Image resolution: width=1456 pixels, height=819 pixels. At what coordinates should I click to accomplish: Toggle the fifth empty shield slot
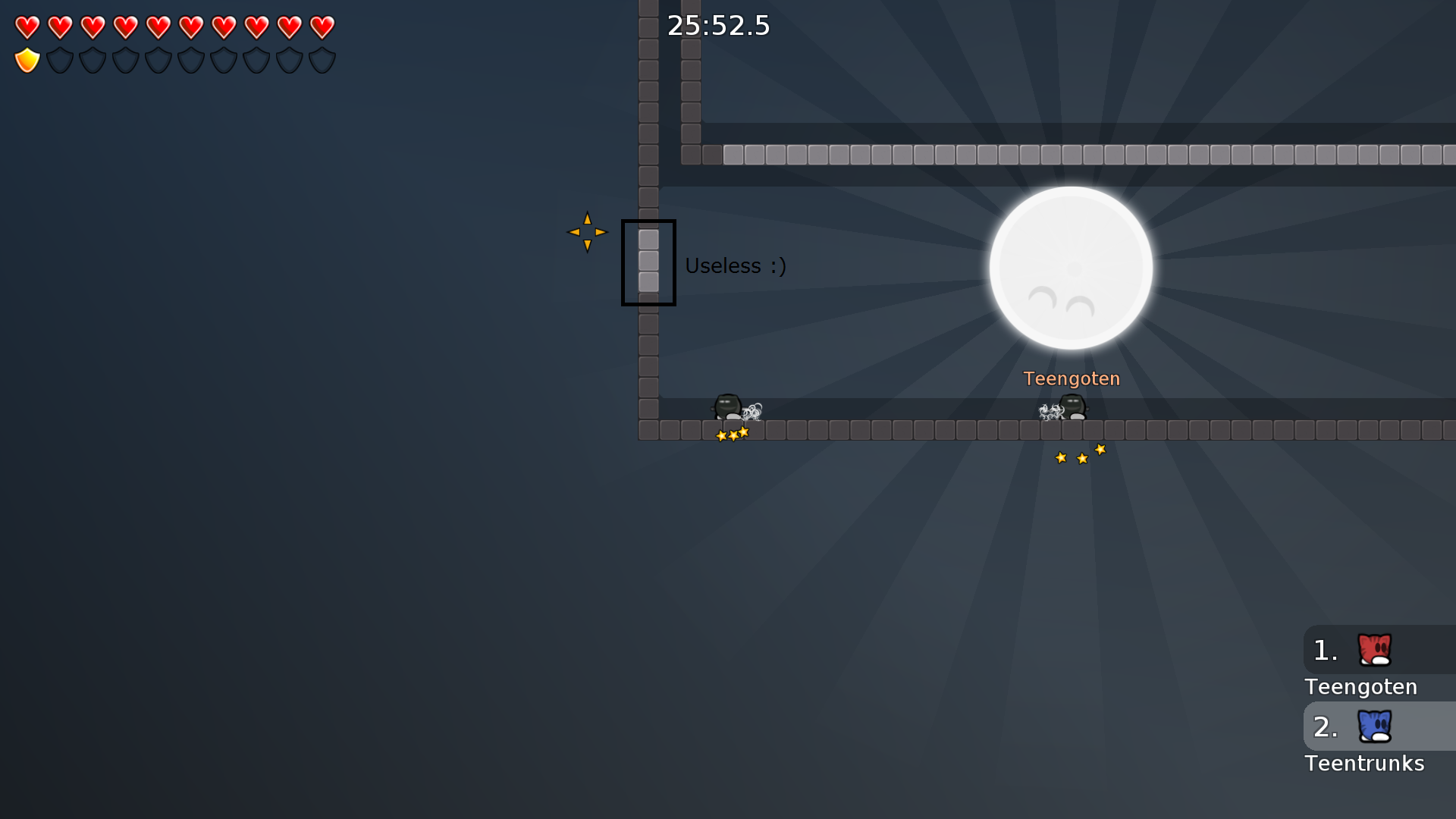(192, 60)
